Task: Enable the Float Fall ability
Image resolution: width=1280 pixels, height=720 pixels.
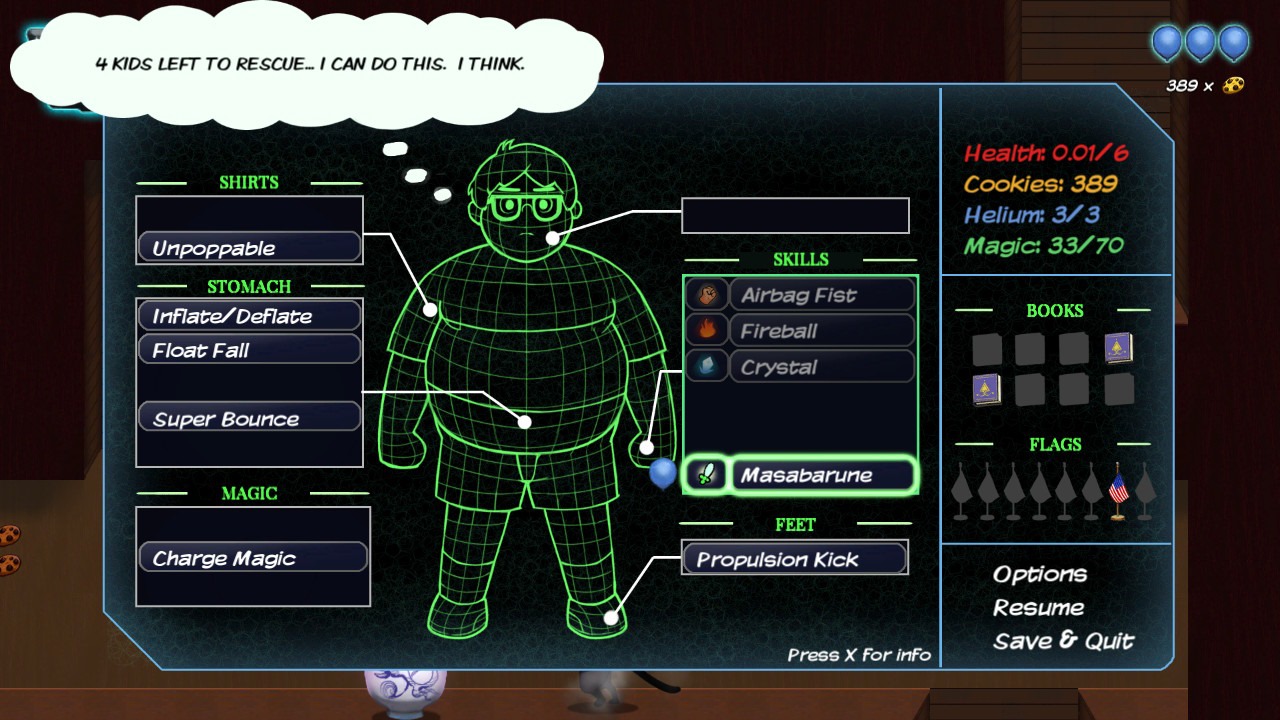Action: tap(248, 348)
